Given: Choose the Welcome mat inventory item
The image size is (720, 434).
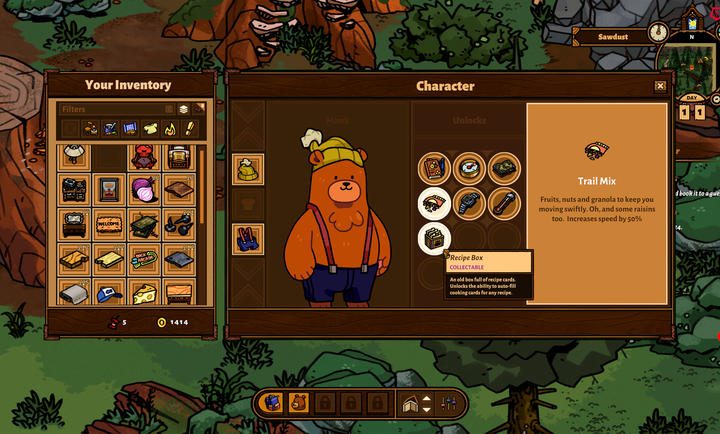Looking at the screenshot, I should [110, 224].
